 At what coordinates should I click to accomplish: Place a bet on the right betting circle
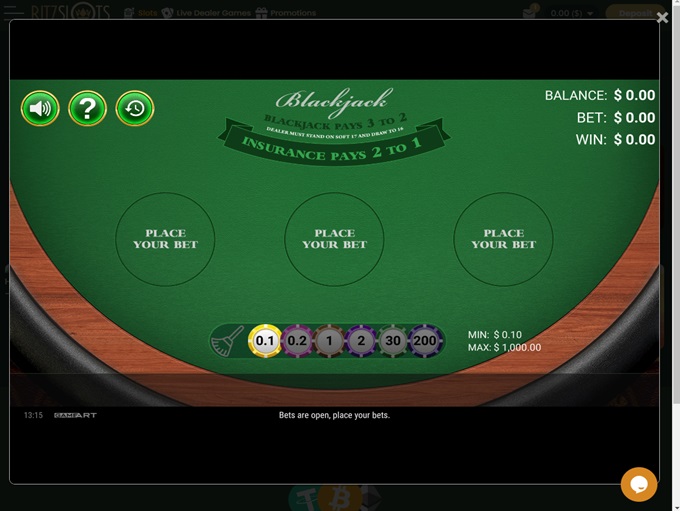[x=503, y=239]
